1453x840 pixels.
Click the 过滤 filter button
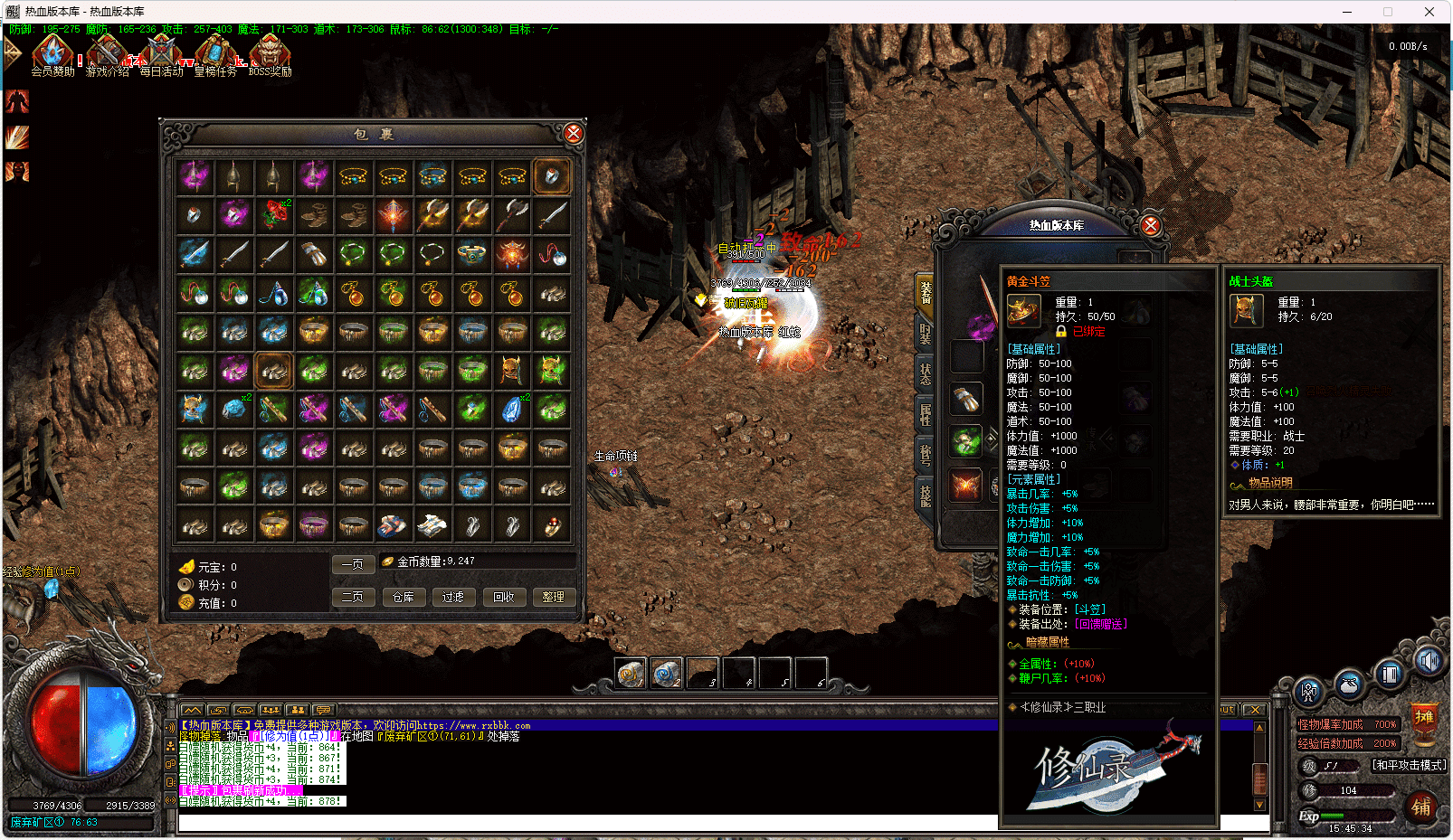click(x=453, y=597)
